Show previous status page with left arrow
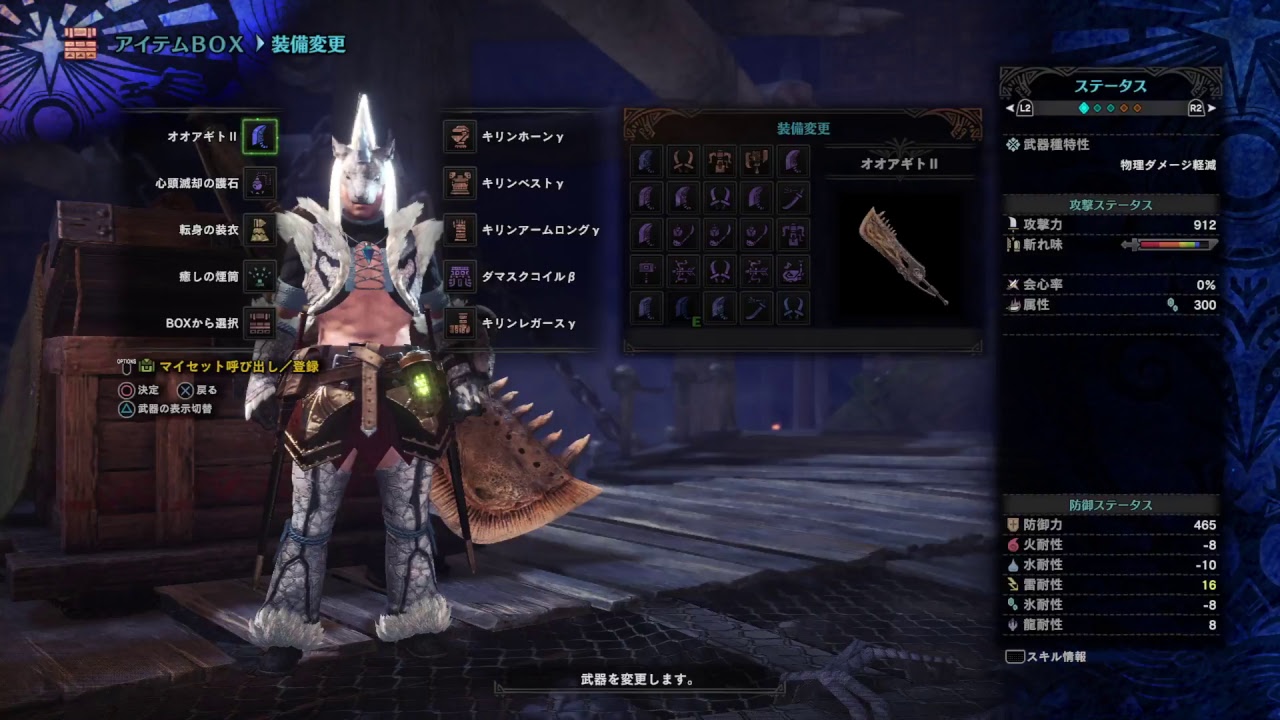The height and width of the screenshot is (720, 1280). (x=1010, y=108)
